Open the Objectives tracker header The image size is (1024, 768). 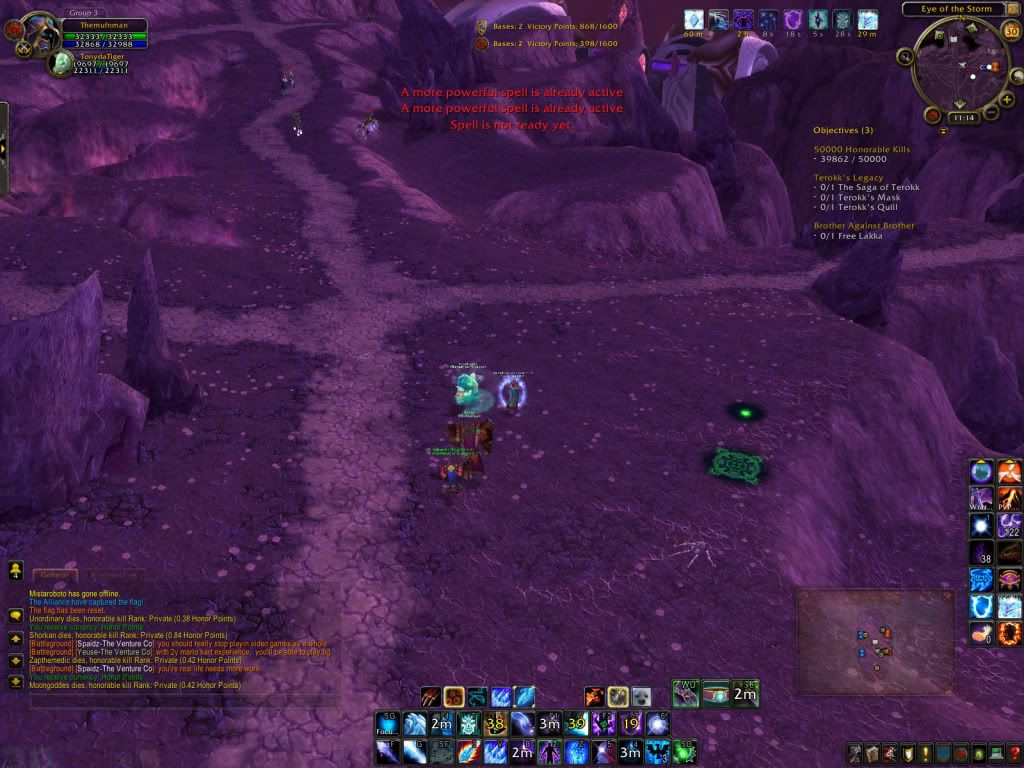coord(842,130)
